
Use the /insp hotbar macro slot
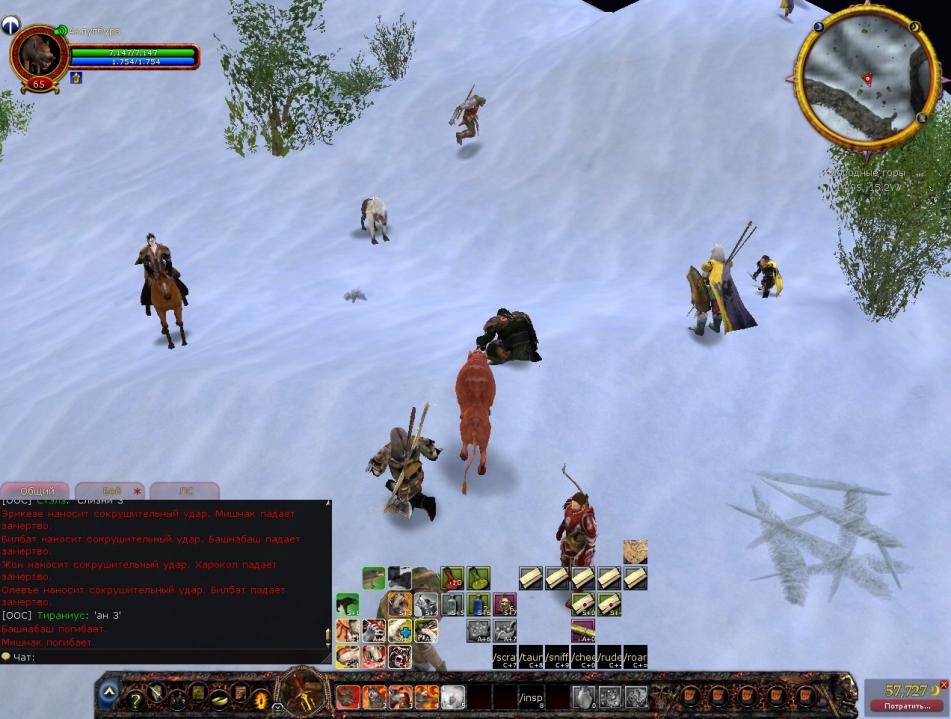[x=532, y=697]
